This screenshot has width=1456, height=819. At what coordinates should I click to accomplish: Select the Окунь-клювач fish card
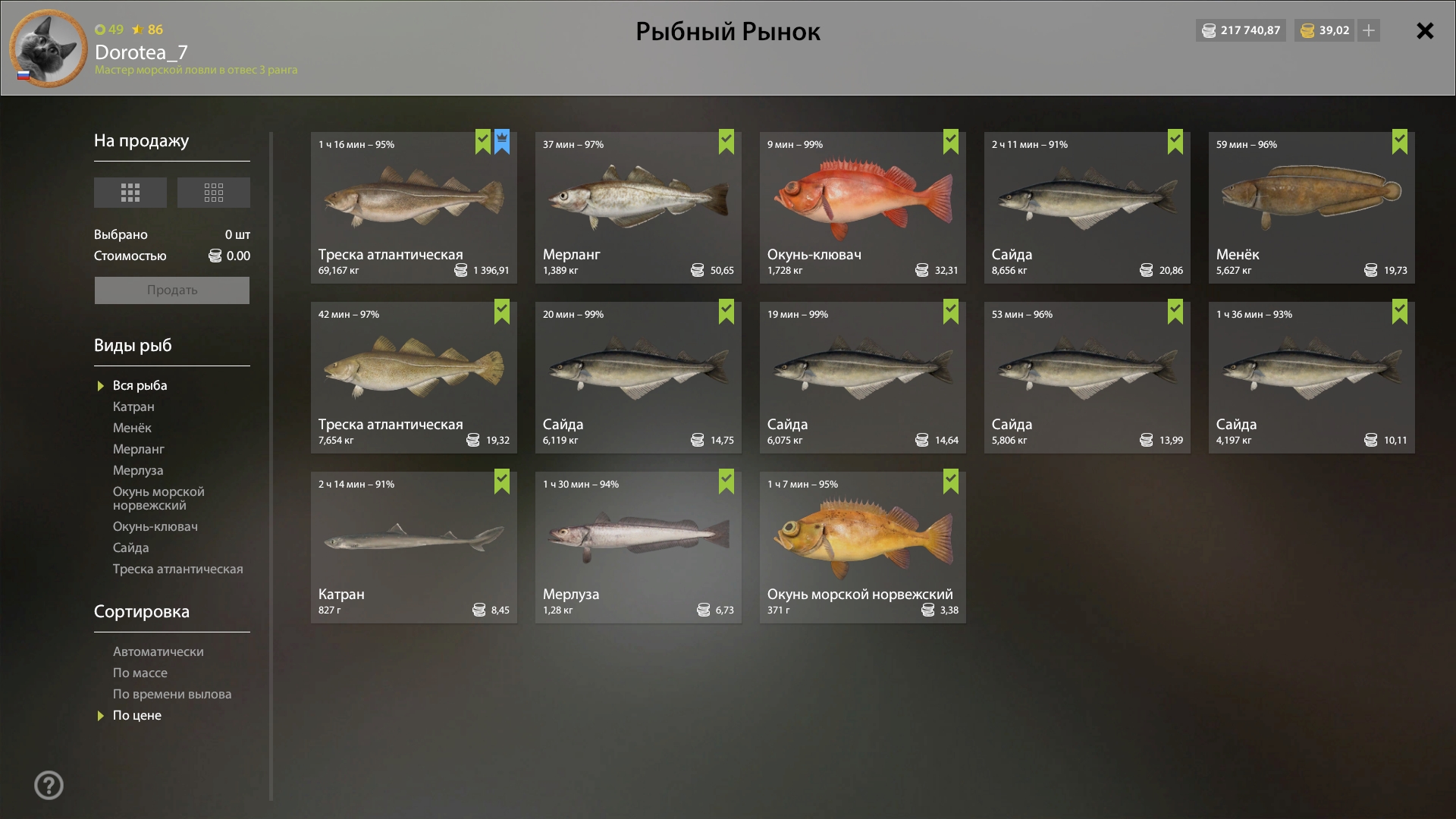862,208
